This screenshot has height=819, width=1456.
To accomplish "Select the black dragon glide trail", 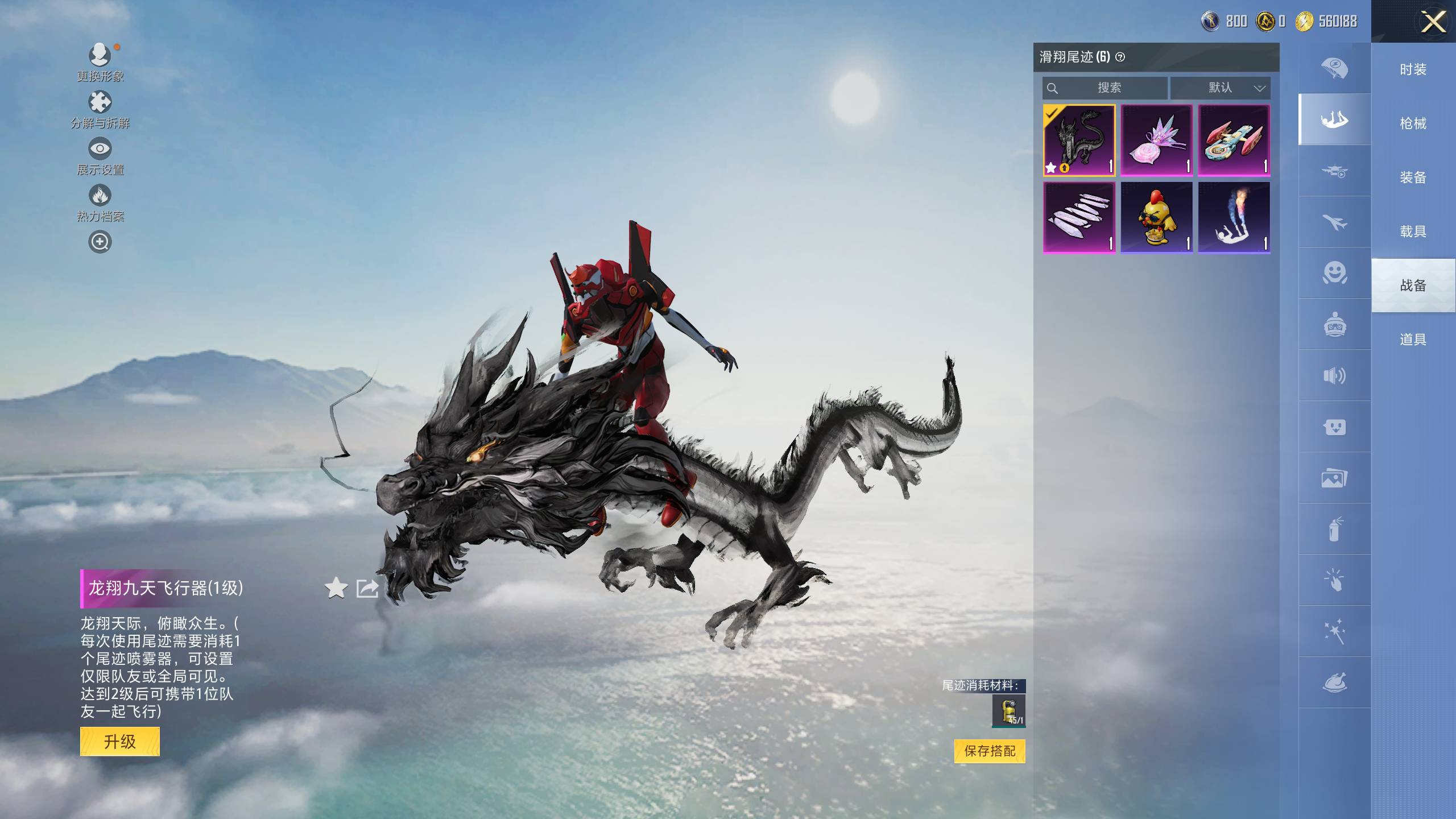I will [1079, 140].
